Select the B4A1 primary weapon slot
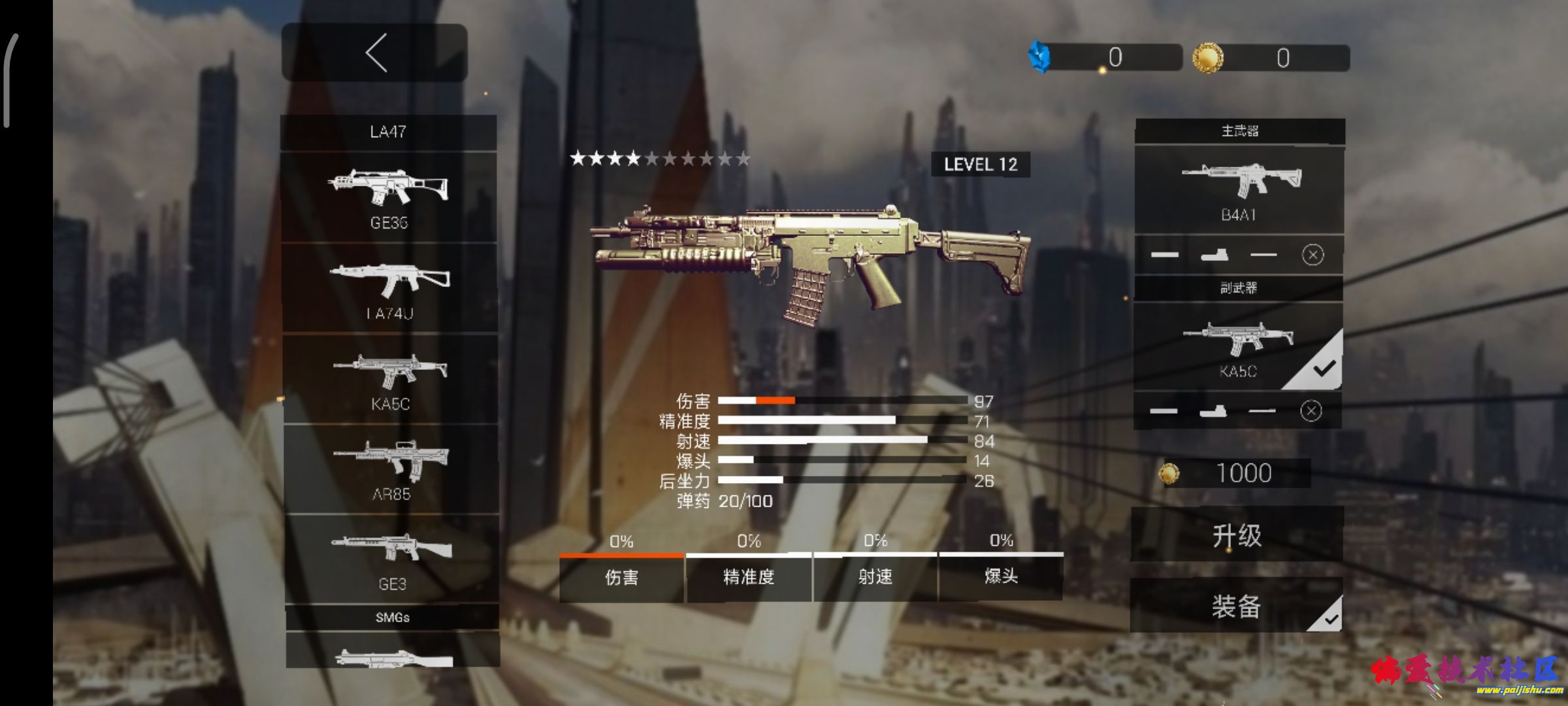The width and height of the screenshot is (1568, 706). pyautogui.click(x=1239, y=190)
